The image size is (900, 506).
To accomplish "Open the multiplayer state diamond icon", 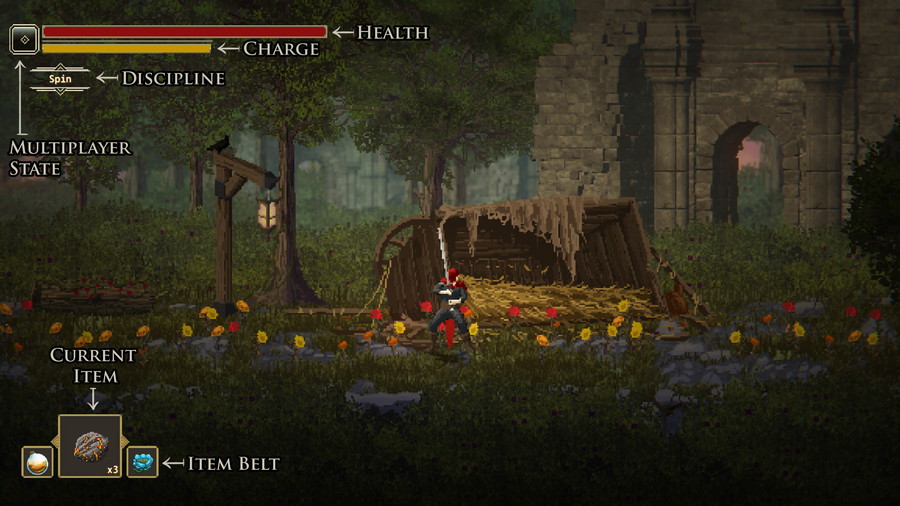I will click(x=24, y=40).
